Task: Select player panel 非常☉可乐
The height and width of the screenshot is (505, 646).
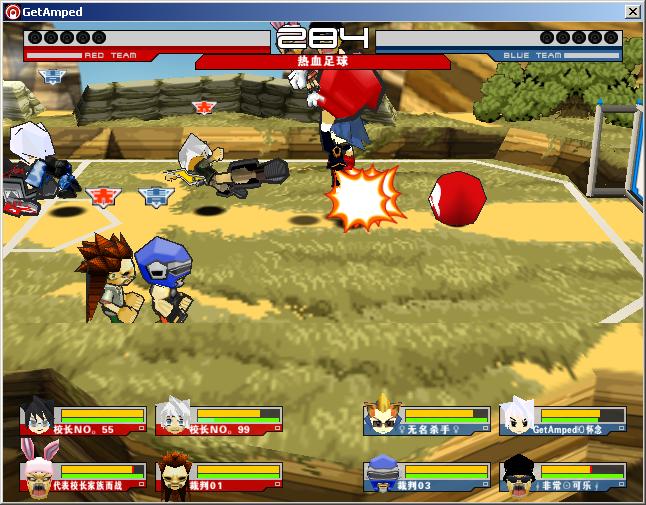Action: tap(563, 477)
